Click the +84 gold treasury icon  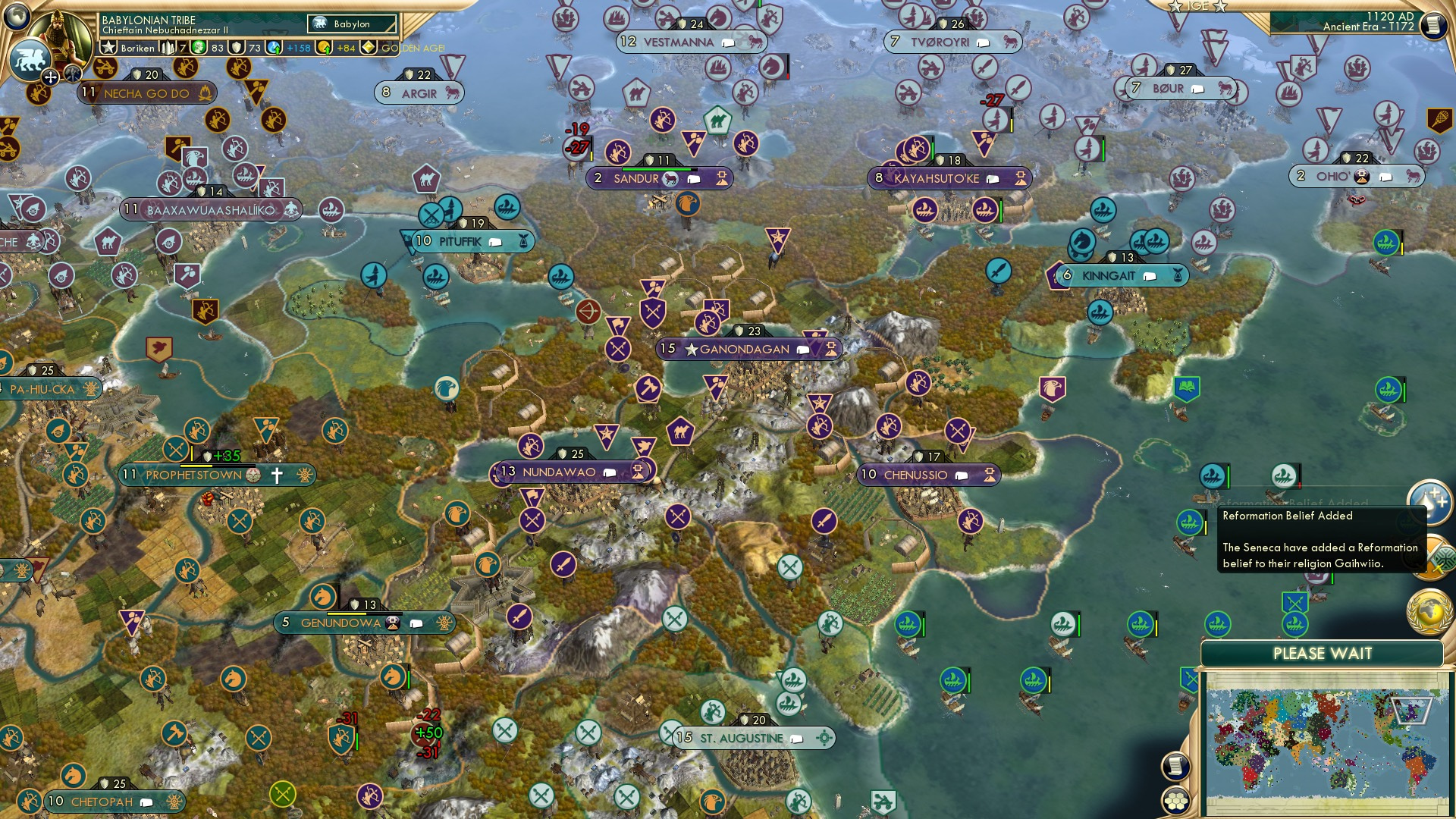(325, 46)
